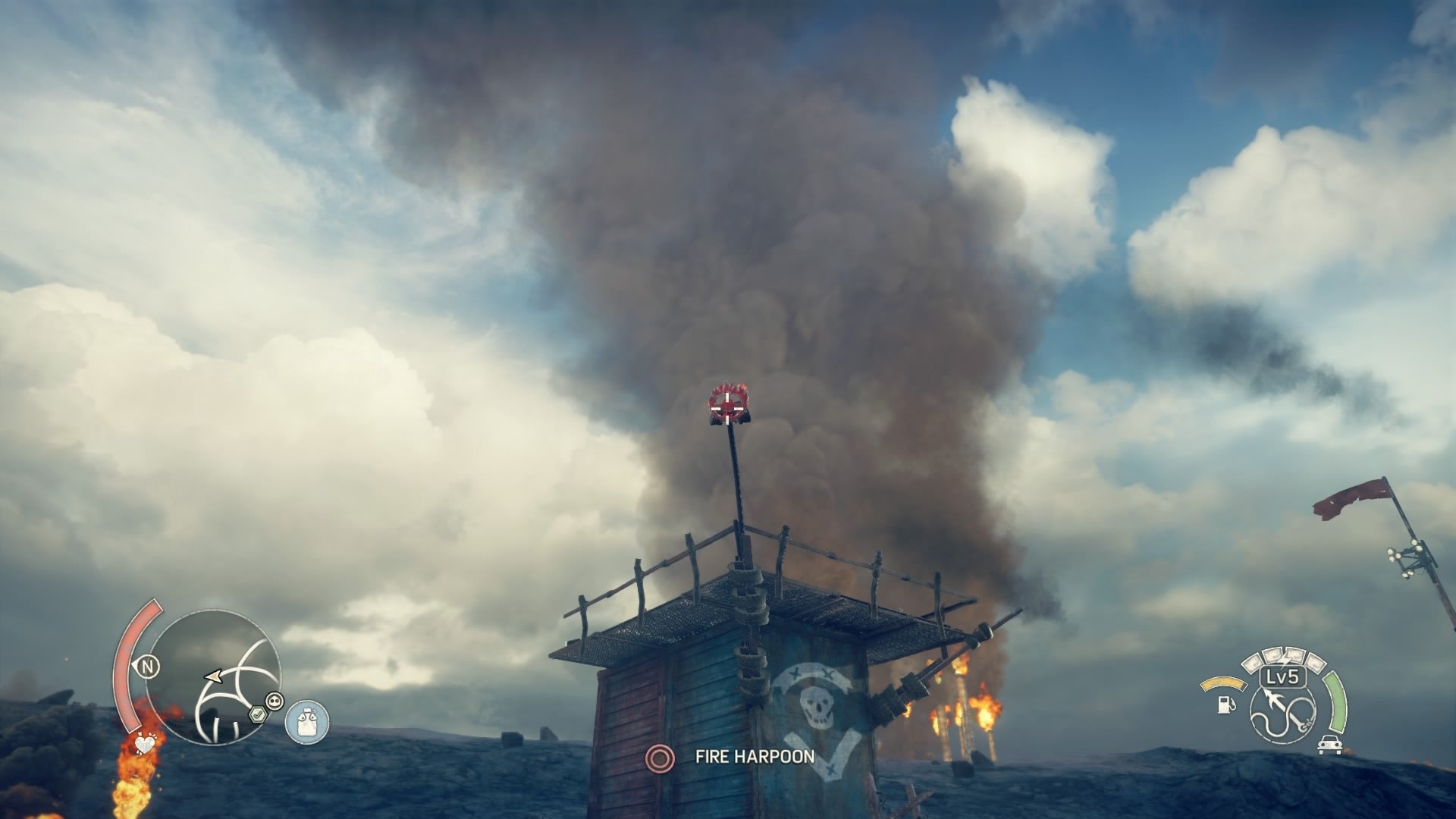Select the heart health icon under the minimap
This screenshot has width=1456, height=819.
(145, 745)
